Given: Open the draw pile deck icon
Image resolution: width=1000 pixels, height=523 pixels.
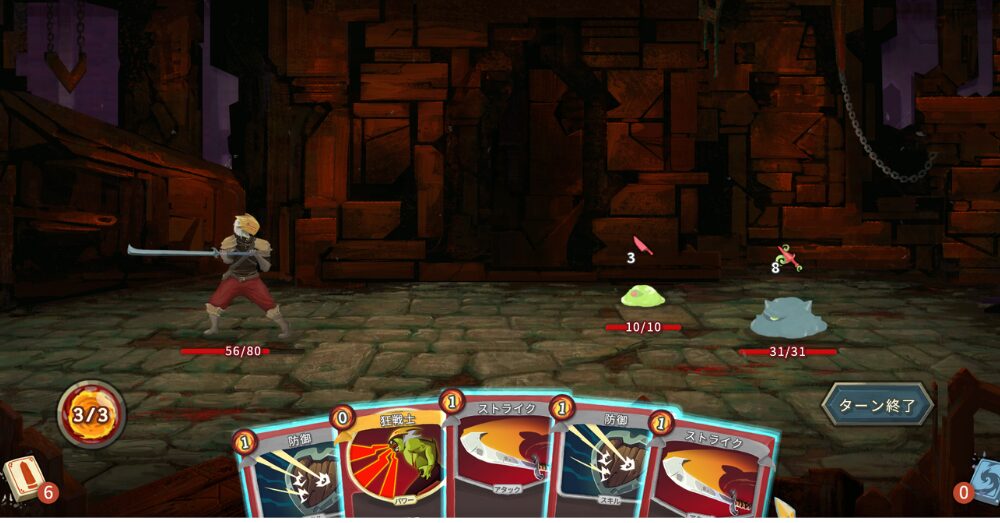Looking at the screenshot, I should (22, 476).
